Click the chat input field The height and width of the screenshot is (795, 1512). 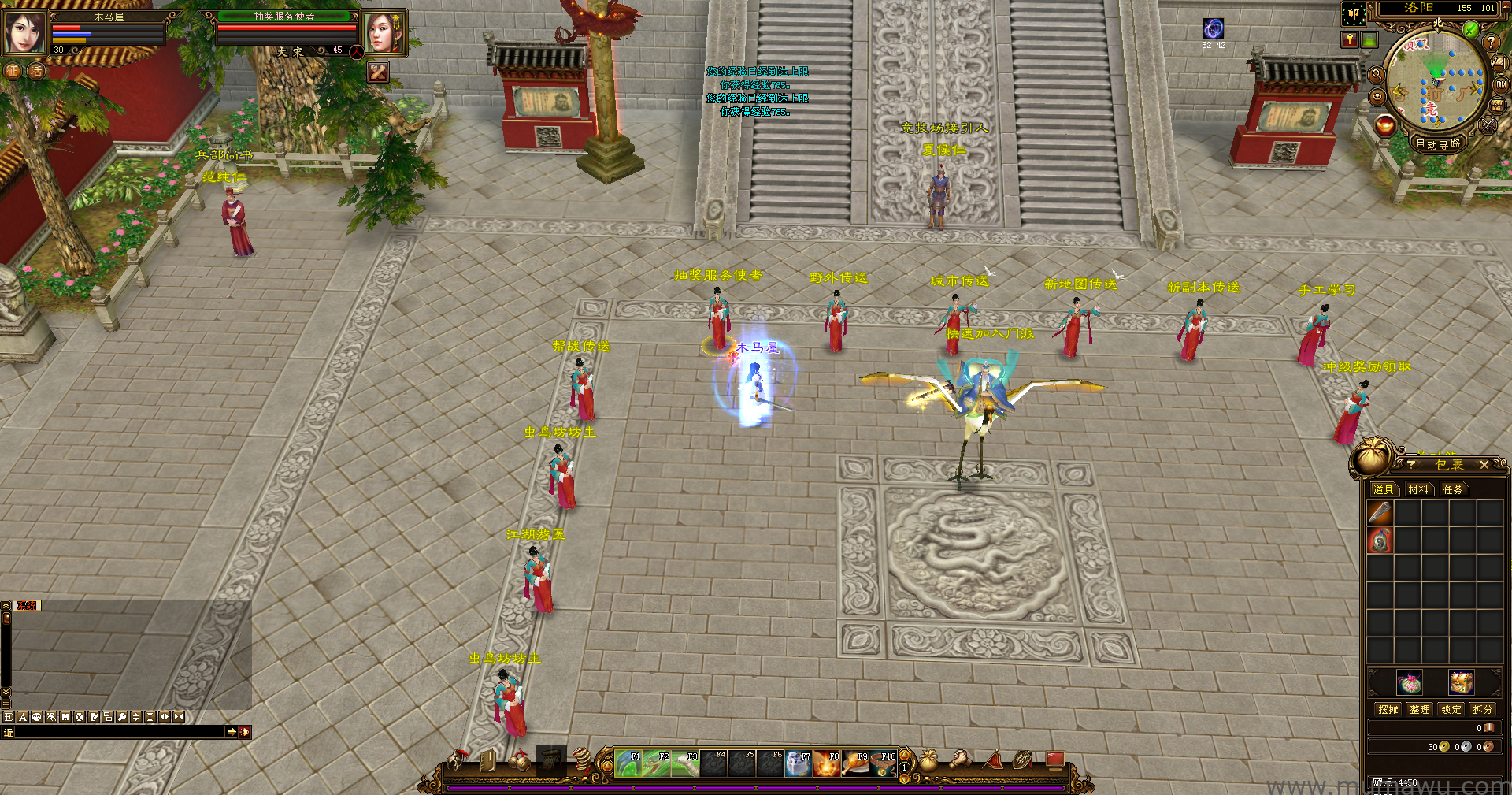(x=120, y=732)
